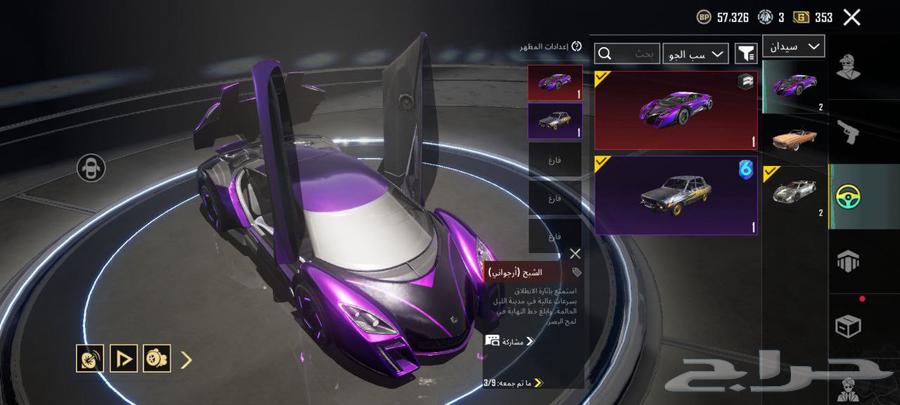Close the vehicle inventory screen

[852, 17]
